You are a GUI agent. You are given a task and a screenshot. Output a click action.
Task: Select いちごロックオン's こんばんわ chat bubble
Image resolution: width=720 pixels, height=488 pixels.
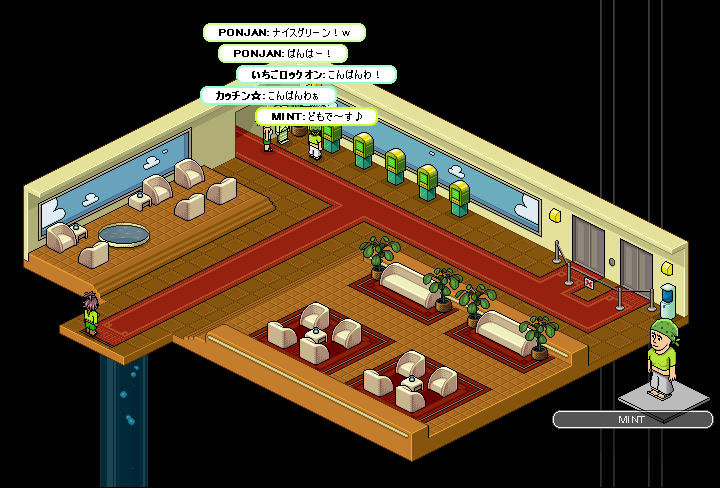pos(316,74)
